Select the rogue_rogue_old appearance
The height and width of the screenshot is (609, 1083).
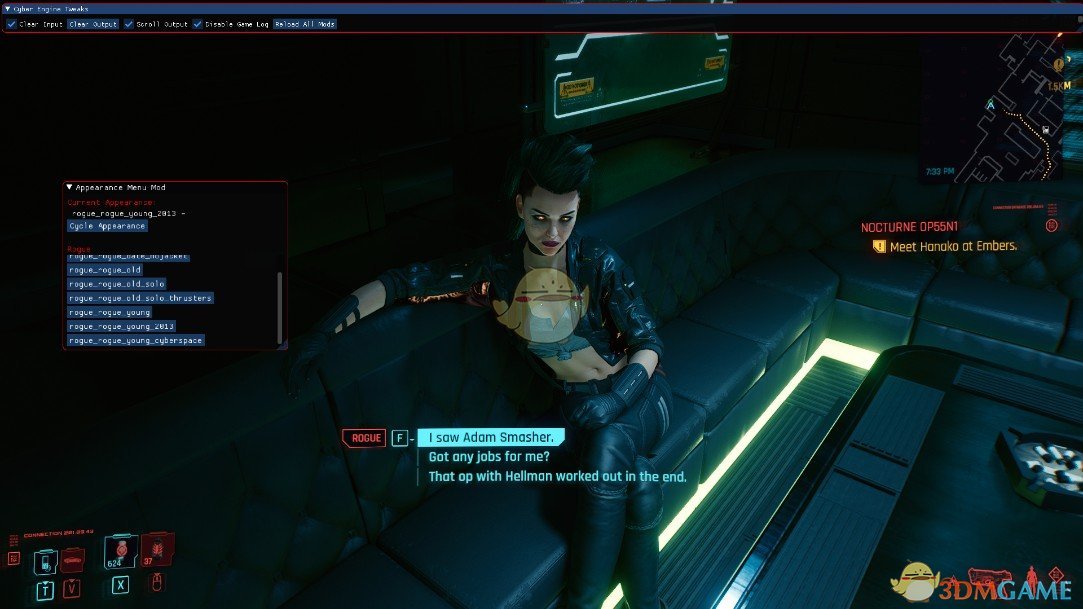105,270
